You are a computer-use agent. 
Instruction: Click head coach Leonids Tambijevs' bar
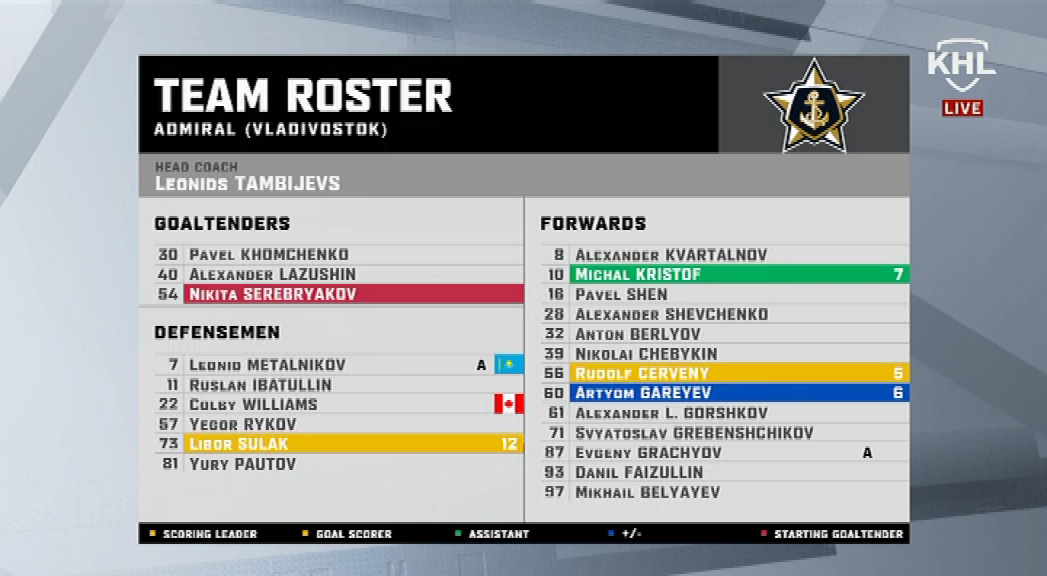point(524,176)
